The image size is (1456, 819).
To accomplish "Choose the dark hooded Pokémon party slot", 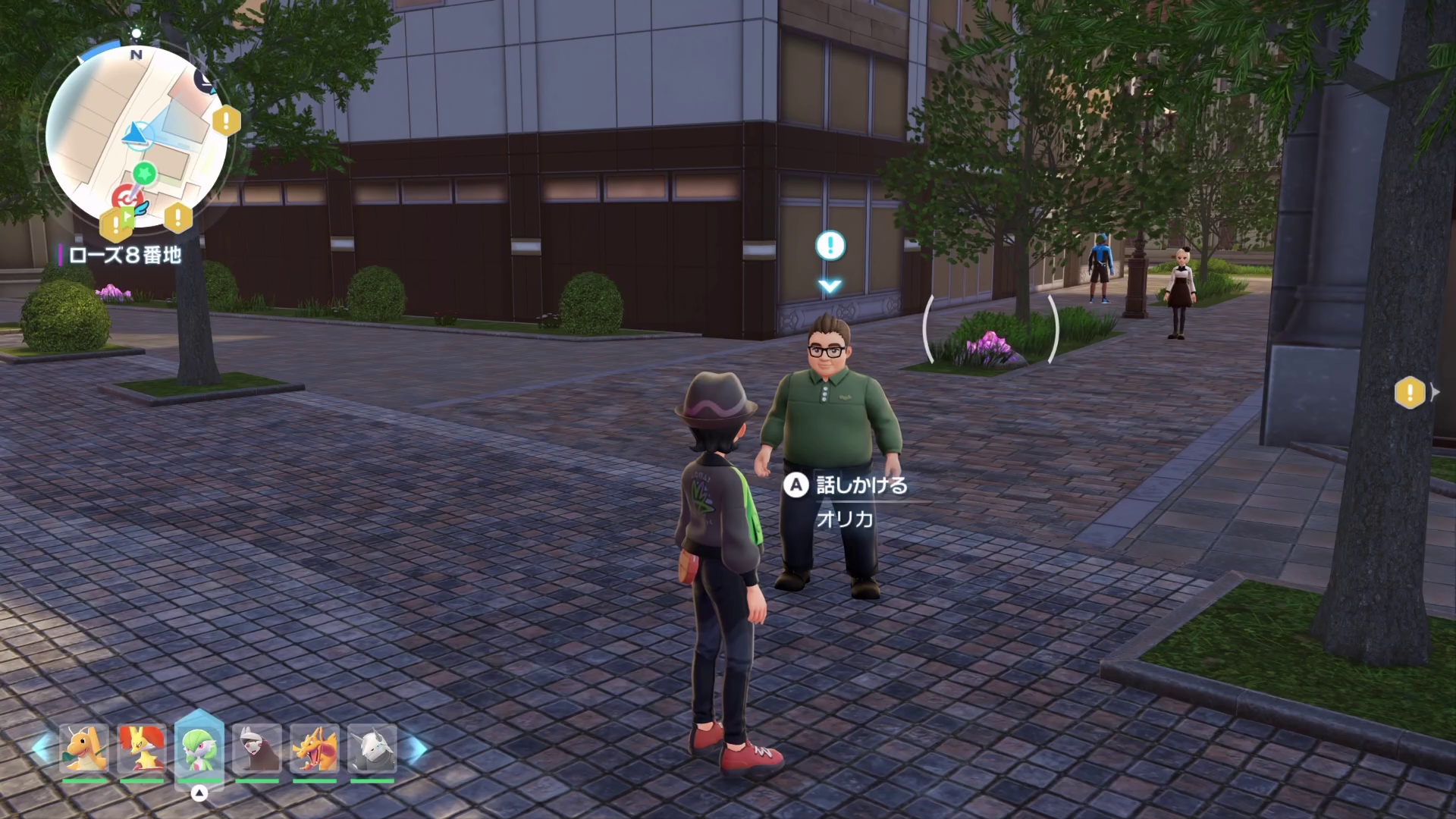I will [x=257, y=748].
